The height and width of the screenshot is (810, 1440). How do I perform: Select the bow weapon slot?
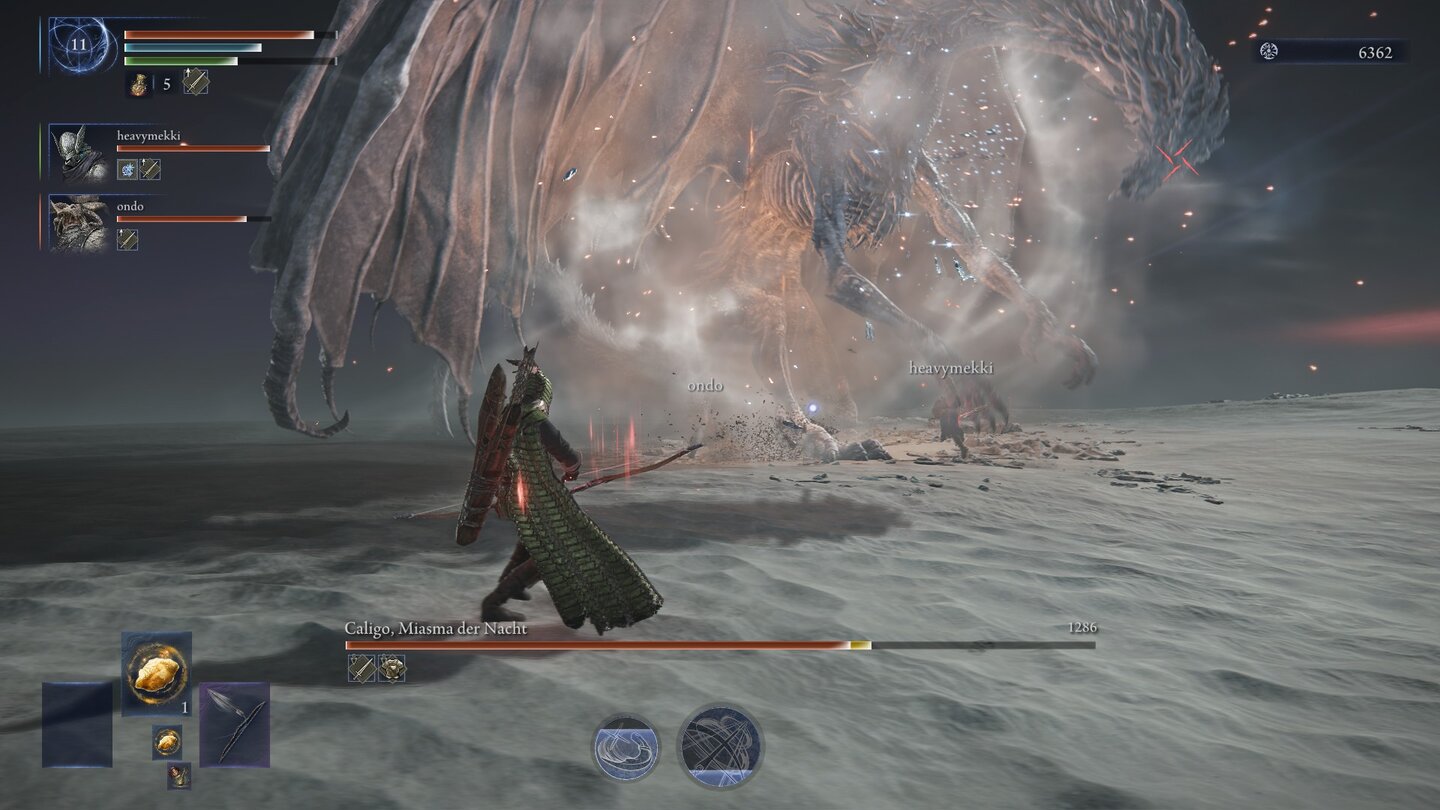(x=234, y=724)
